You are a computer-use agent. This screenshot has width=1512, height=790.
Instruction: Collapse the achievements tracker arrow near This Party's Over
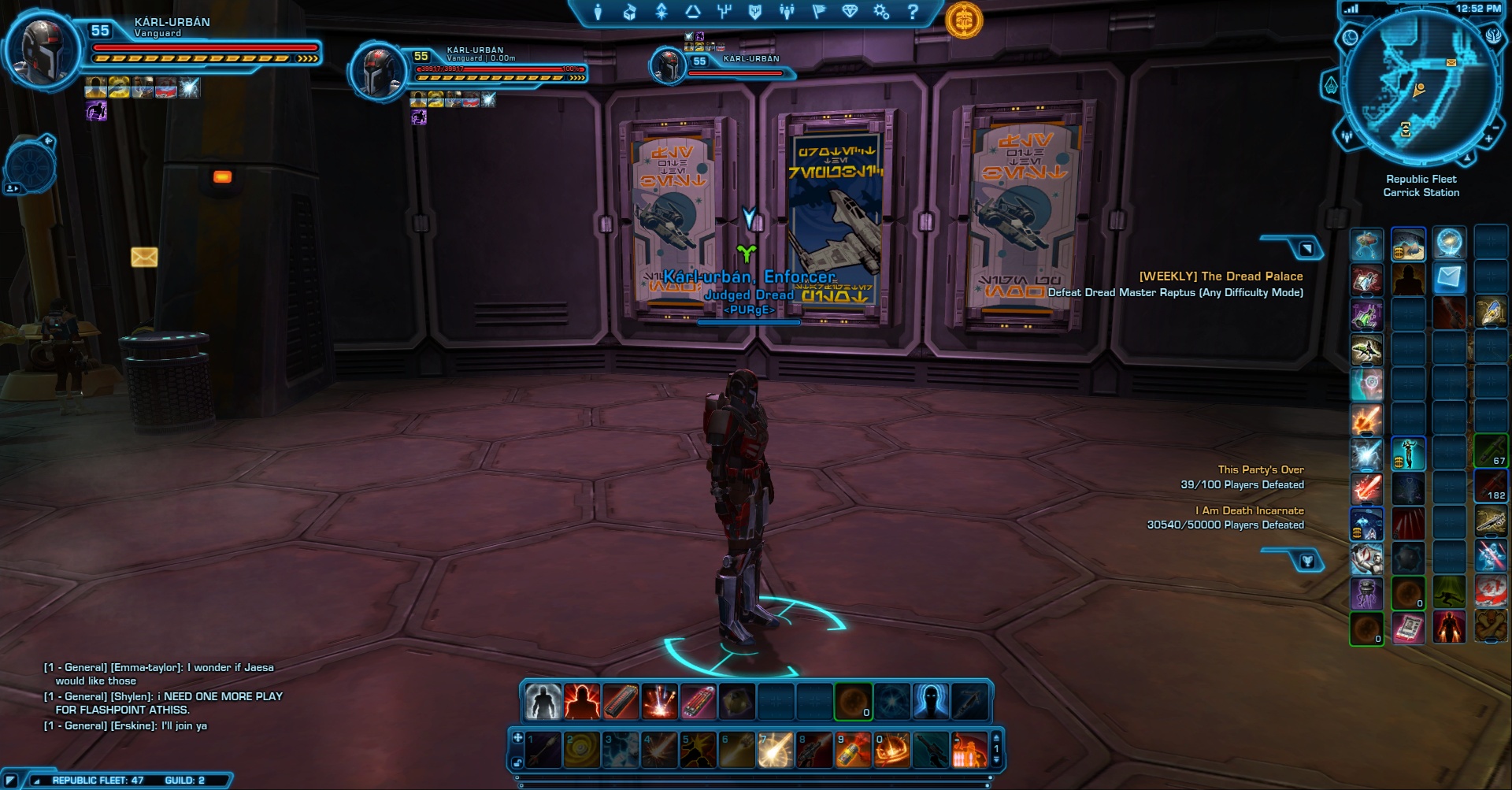pos(1307,562)
